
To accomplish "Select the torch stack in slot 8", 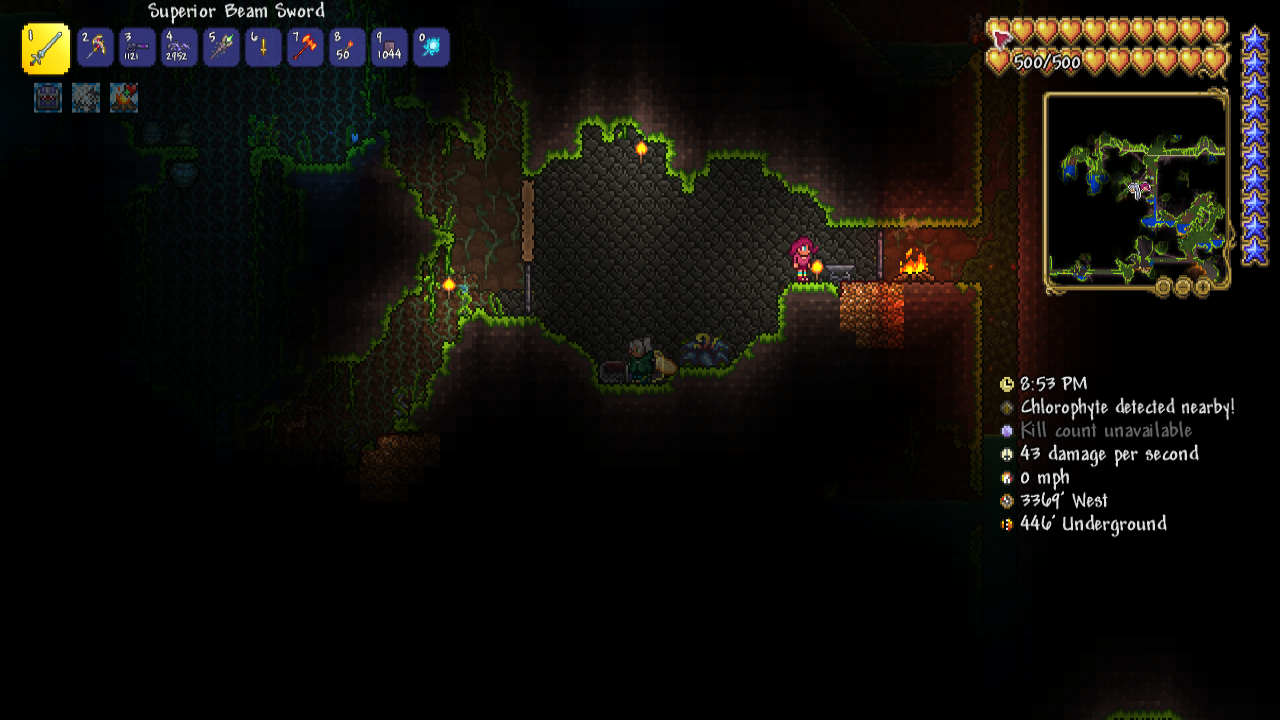I will tap(347, 48).
